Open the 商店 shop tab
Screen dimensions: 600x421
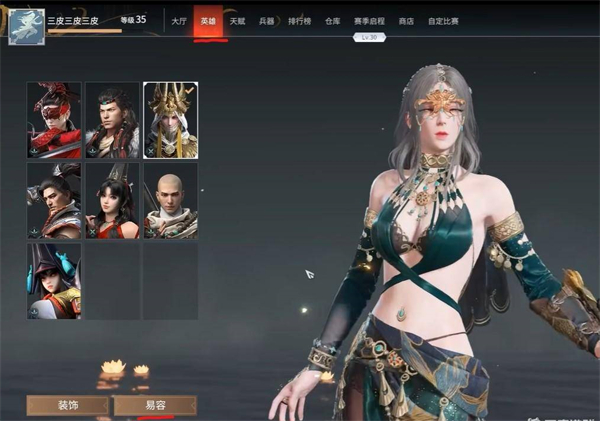click(406, 20)
